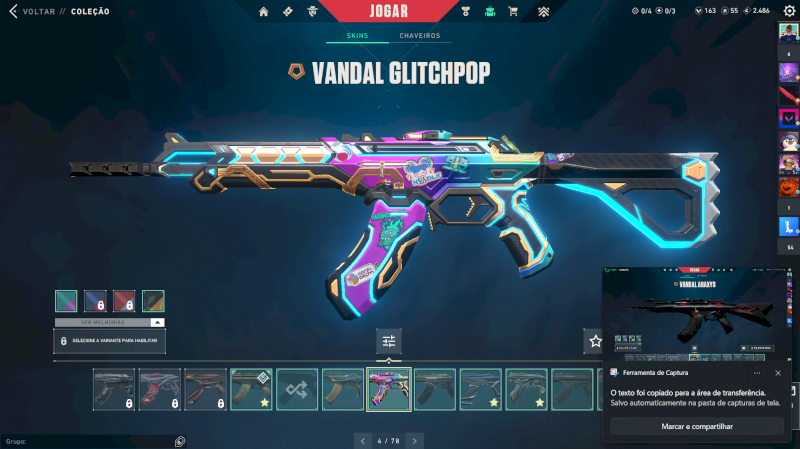
Task: Select the locked blue variant swatch
Action: 95,301
